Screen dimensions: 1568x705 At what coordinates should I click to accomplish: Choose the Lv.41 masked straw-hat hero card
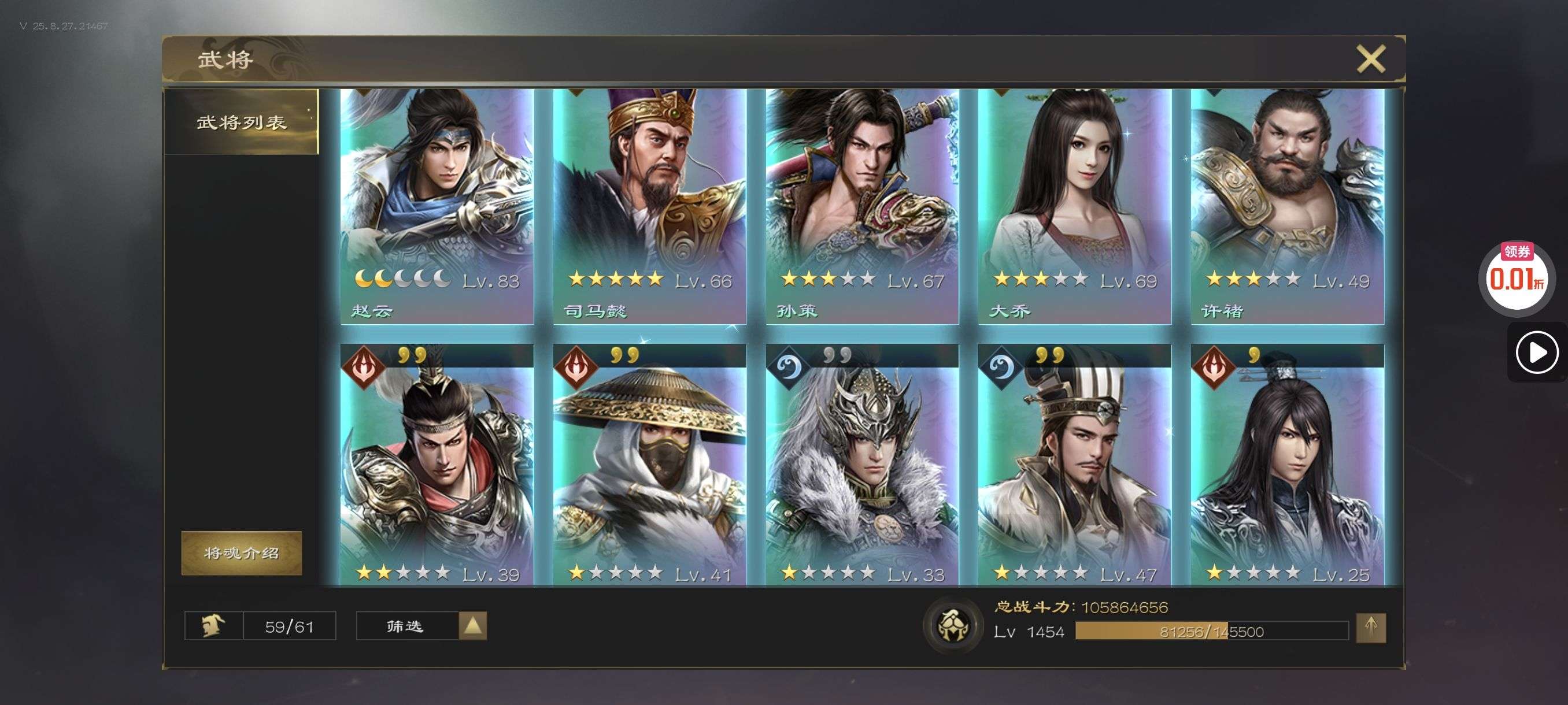coord(649,469)
